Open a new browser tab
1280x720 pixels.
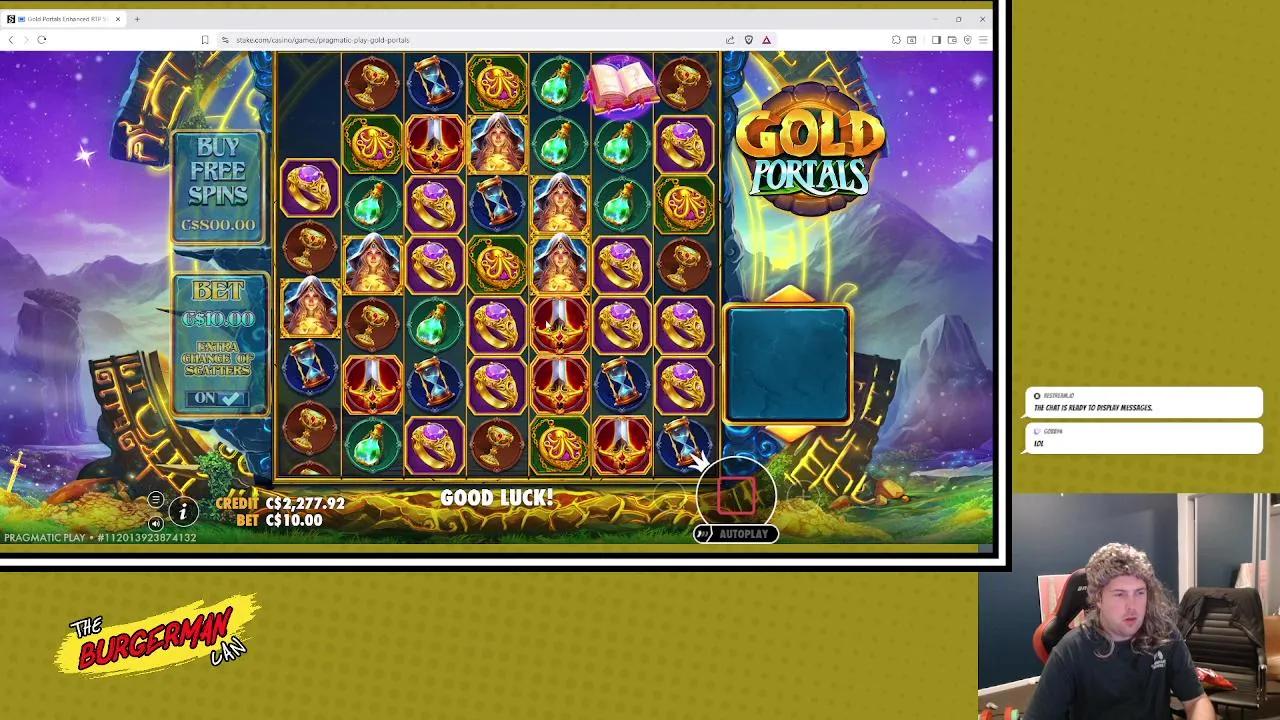[x=136, y=18]
